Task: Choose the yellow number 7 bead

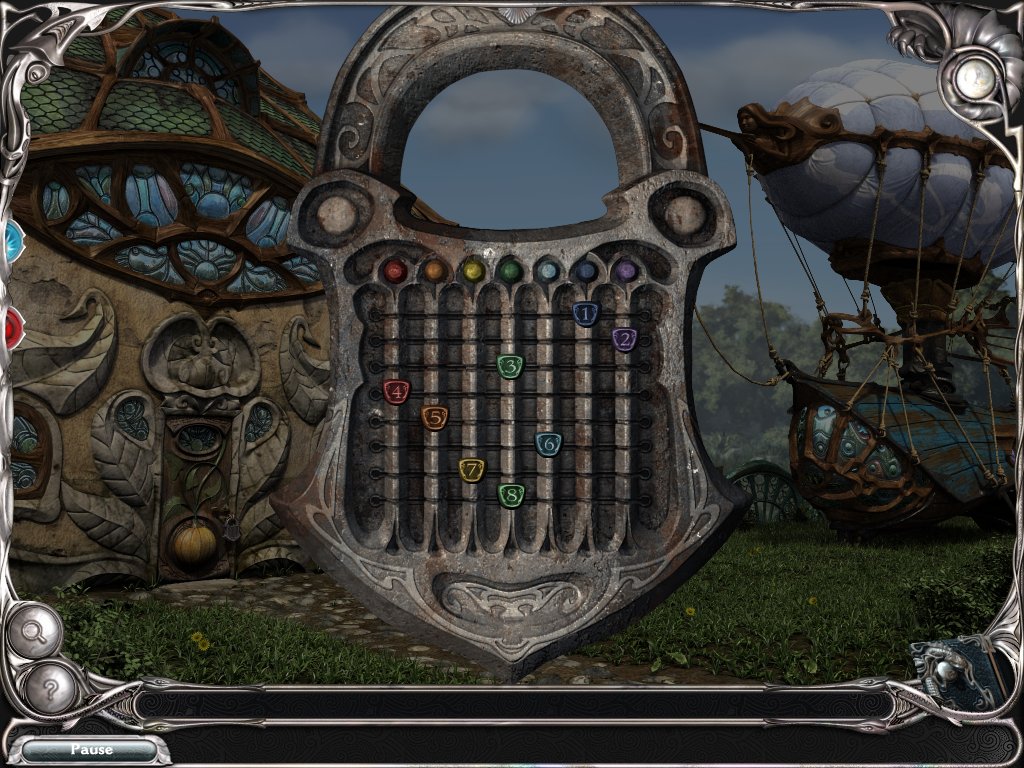Action: click(471, 469)
